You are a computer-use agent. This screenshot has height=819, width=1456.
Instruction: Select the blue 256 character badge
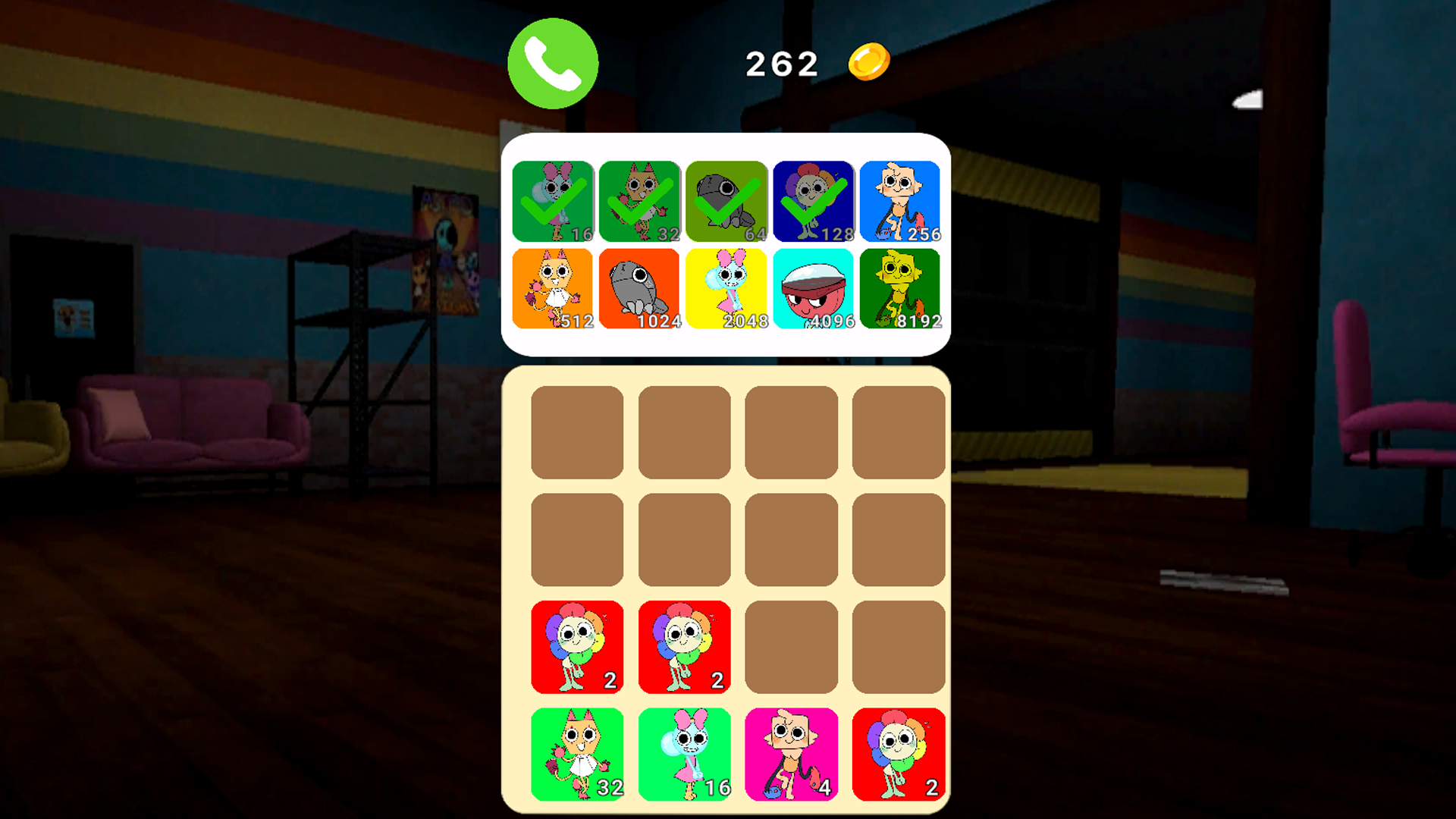tap(900, 201)
